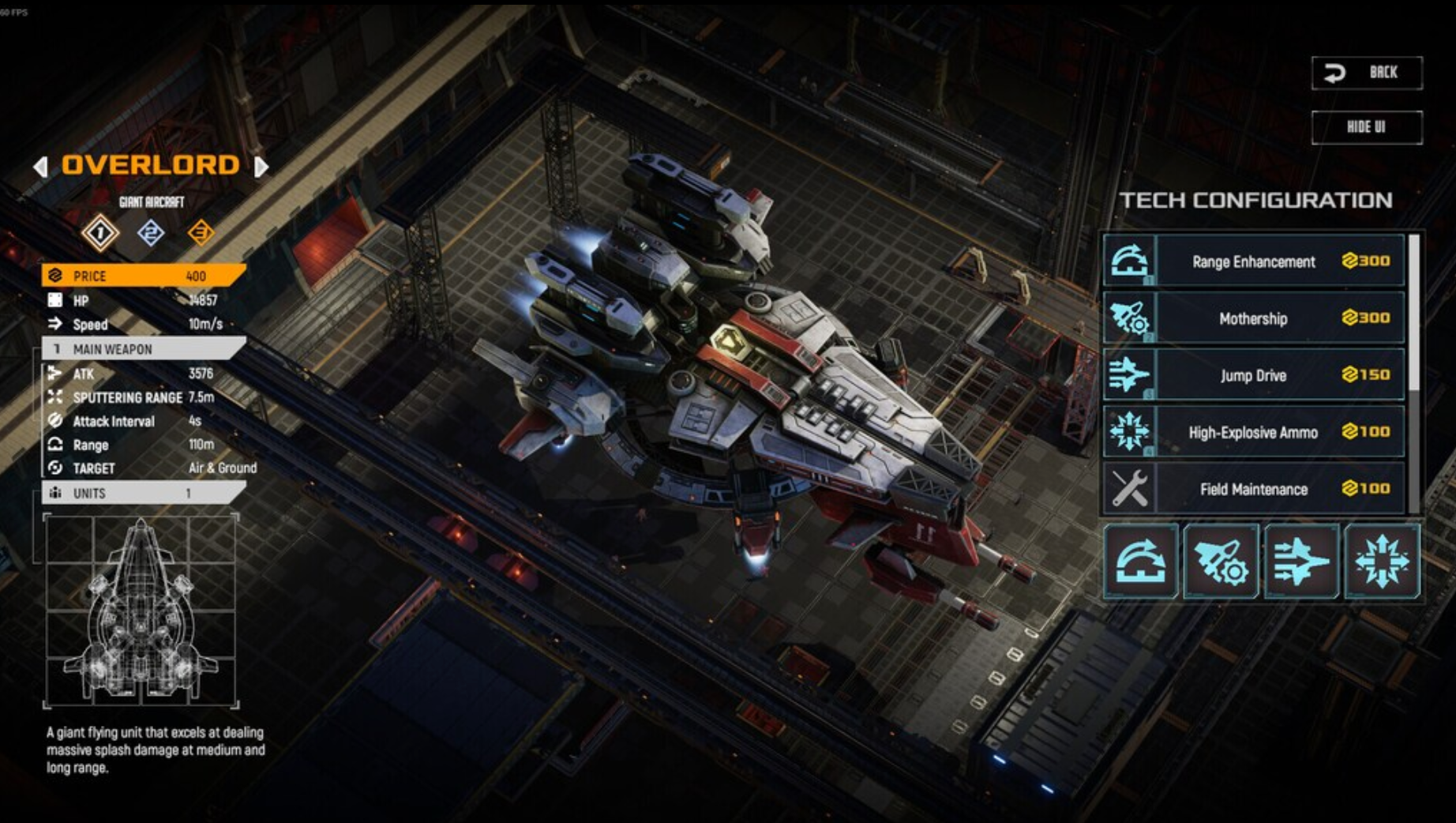Image resolution: width=1456 pixels, height=823 pixels.
Task: Click the equipped High-Explosive Ammo slot icon
Action: [1382, 562]
